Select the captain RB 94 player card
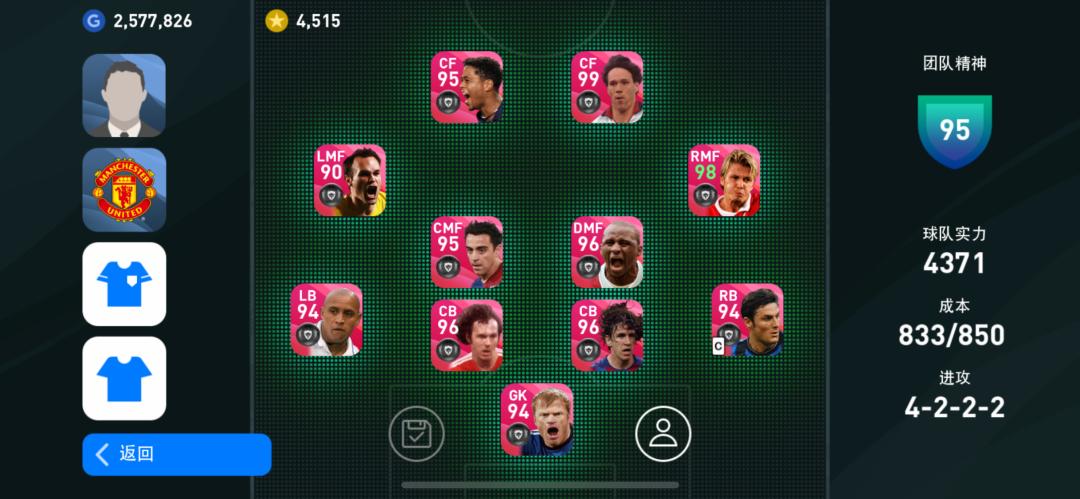The image size is (1080, 499). [747, 320]
